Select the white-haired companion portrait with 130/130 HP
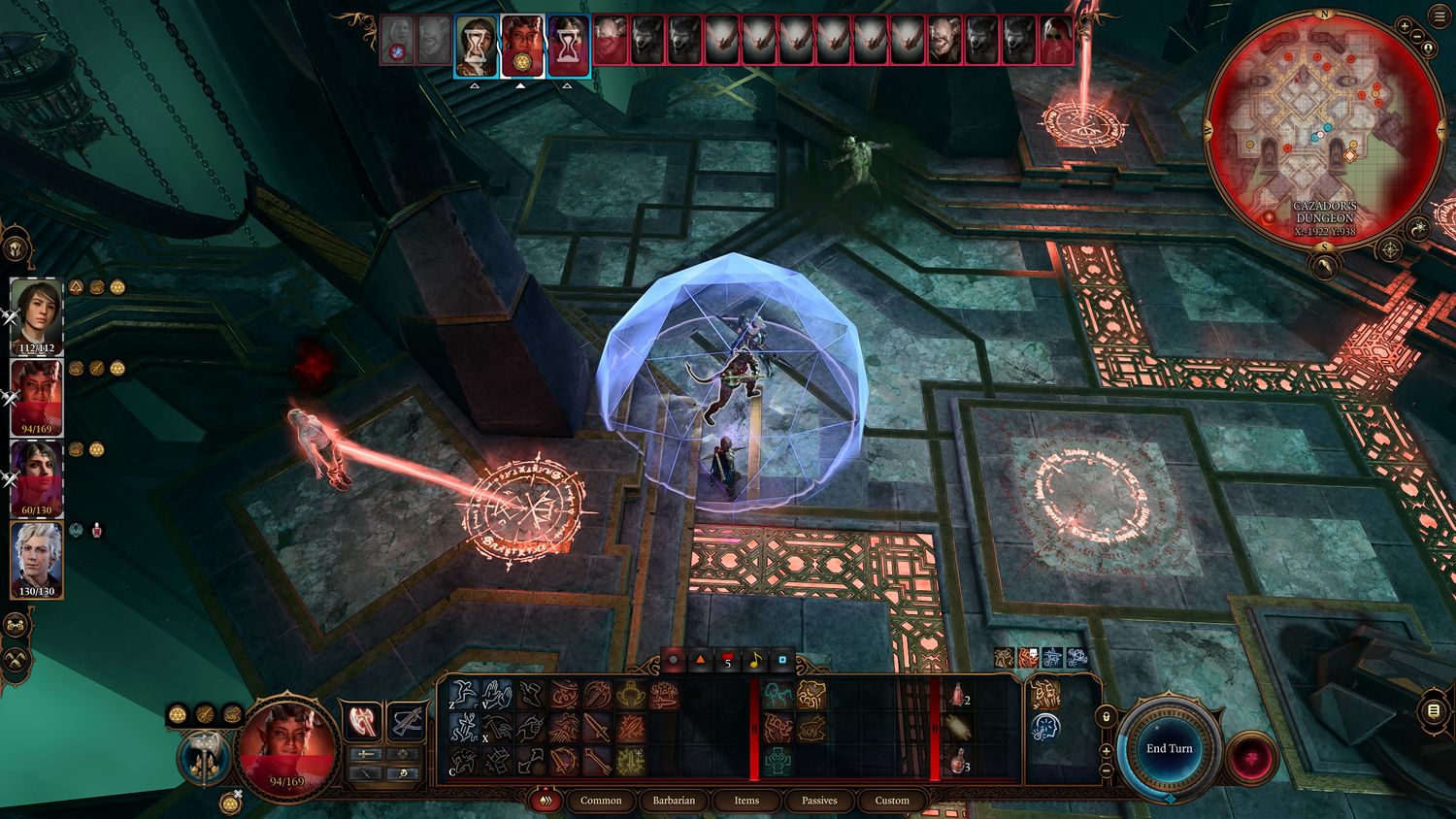1456x819 pixels. click(x=36, y=560)
